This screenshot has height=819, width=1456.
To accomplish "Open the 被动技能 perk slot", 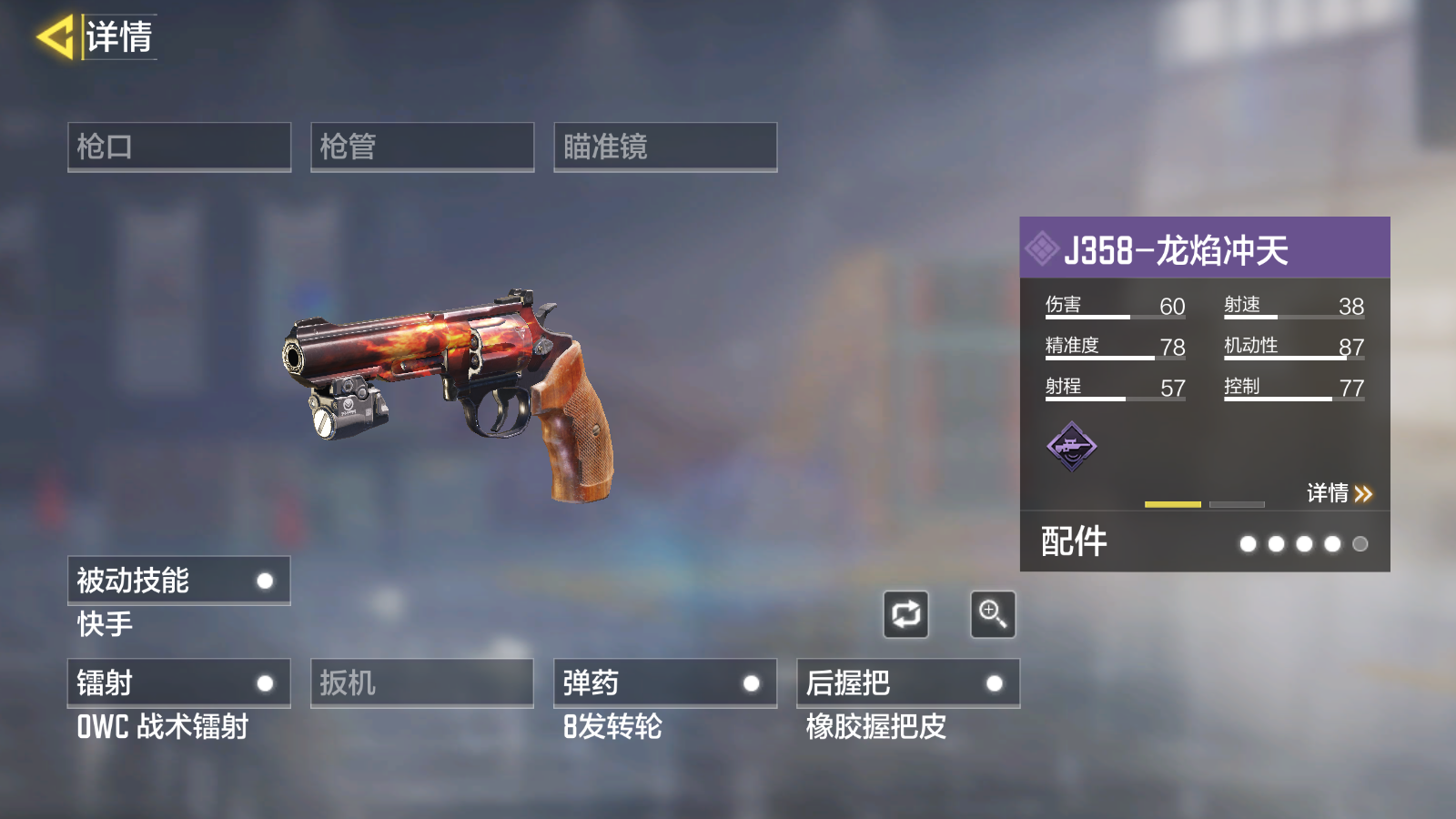I will [x=179, y=581].
